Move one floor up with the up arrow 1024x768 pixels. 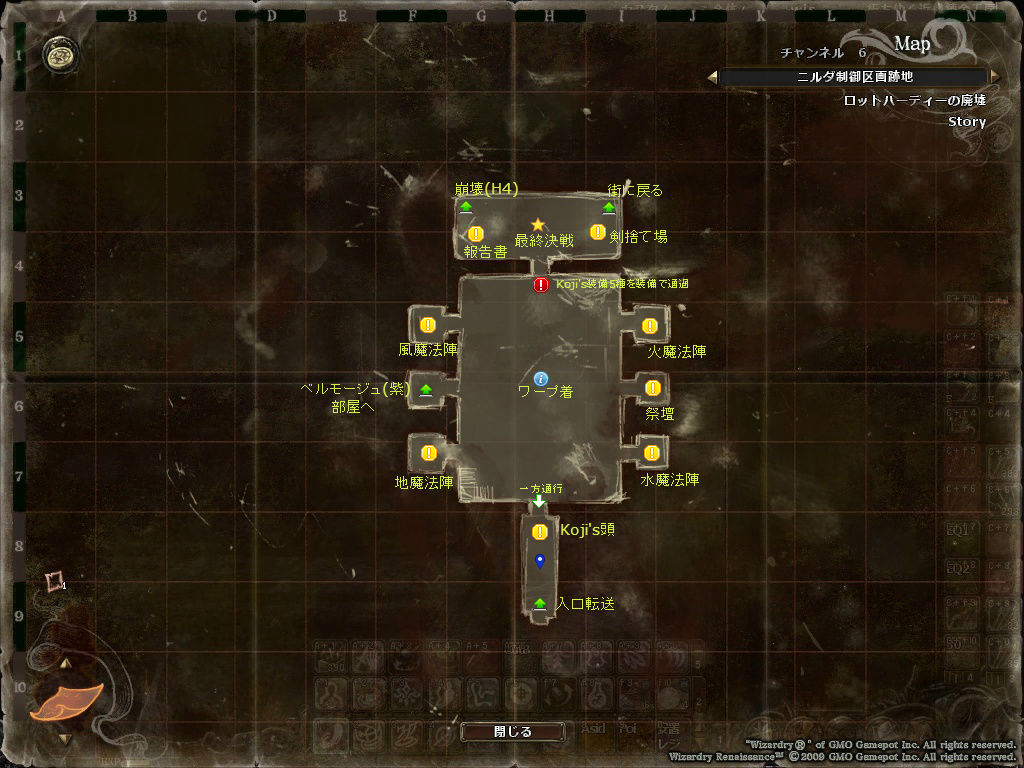click(x=65, y=663)
